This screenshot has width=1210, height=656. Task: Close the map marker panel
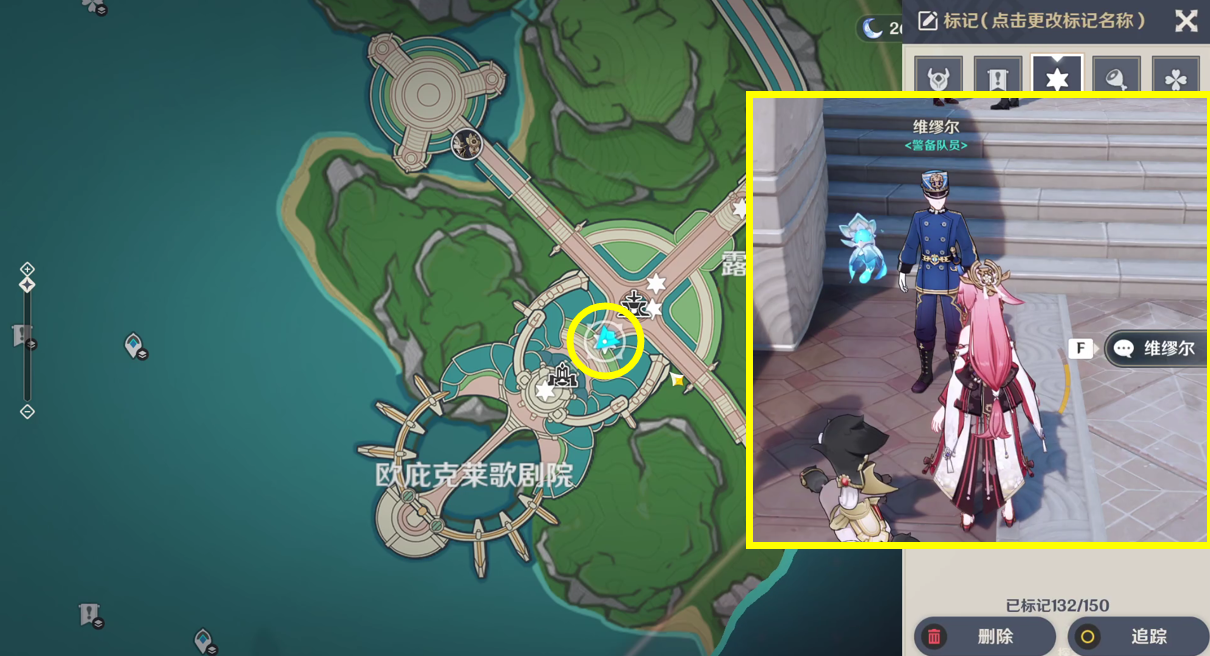[1186, 21]
